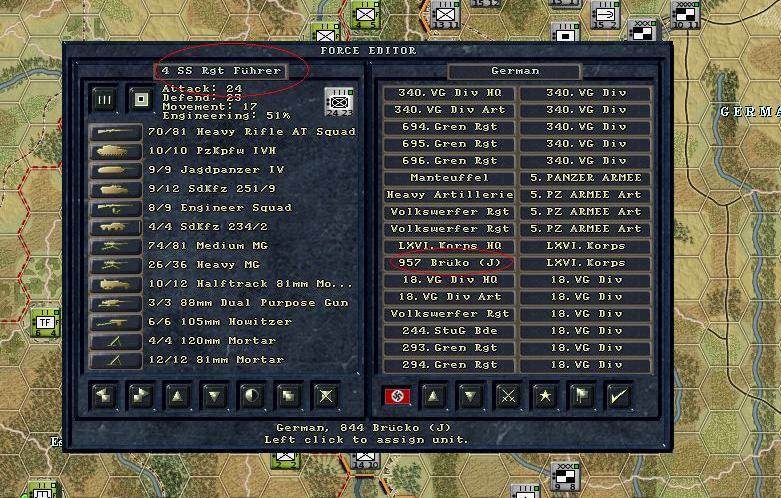Click the 4 SS Rgt Führer unit name field

[x=224, y=70]
